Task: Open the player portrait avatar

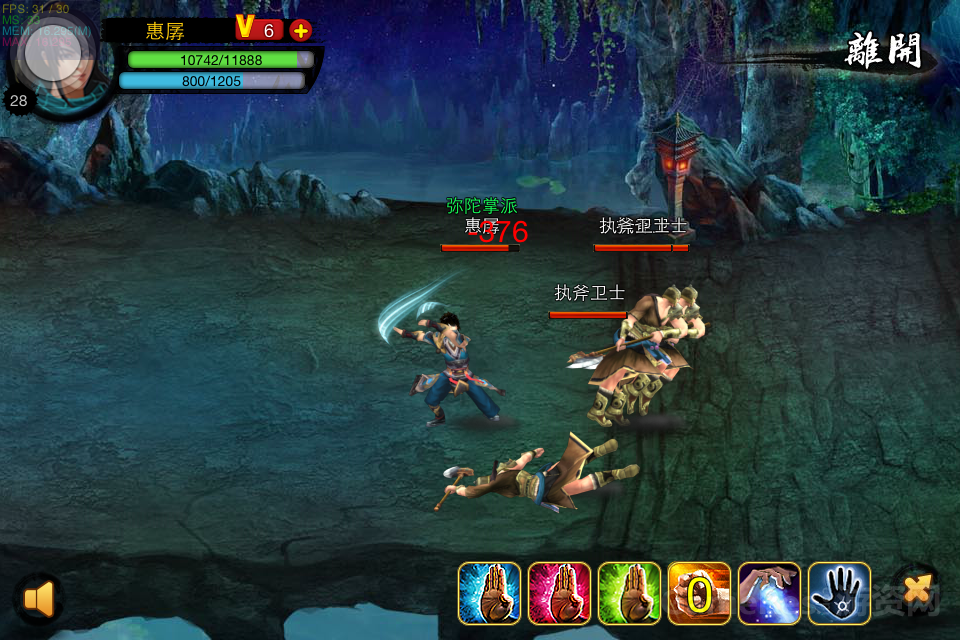Action: click(x=52, y=60)
